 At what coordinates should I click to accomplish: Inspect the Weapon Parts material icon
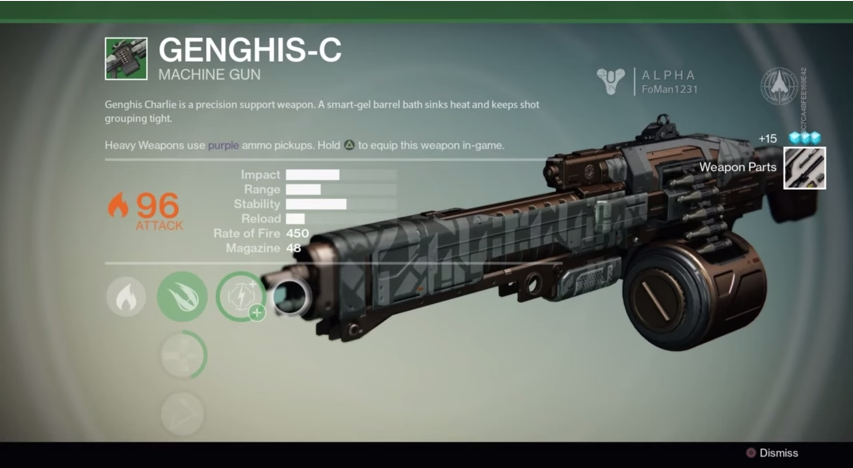click(x=805, y=167)
